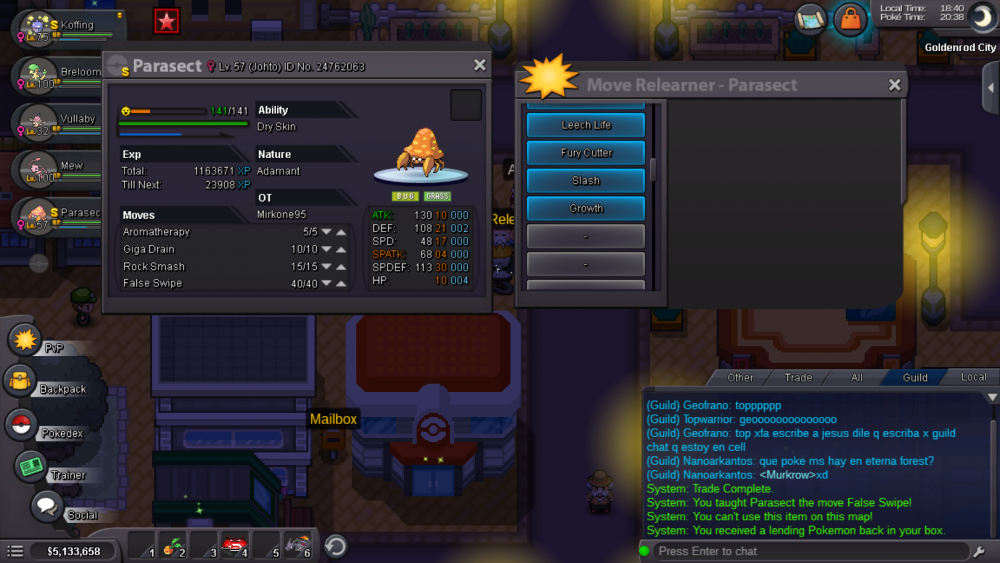Open the world map icon
This screenshot has width=1000, height=563.
(810, 19)
